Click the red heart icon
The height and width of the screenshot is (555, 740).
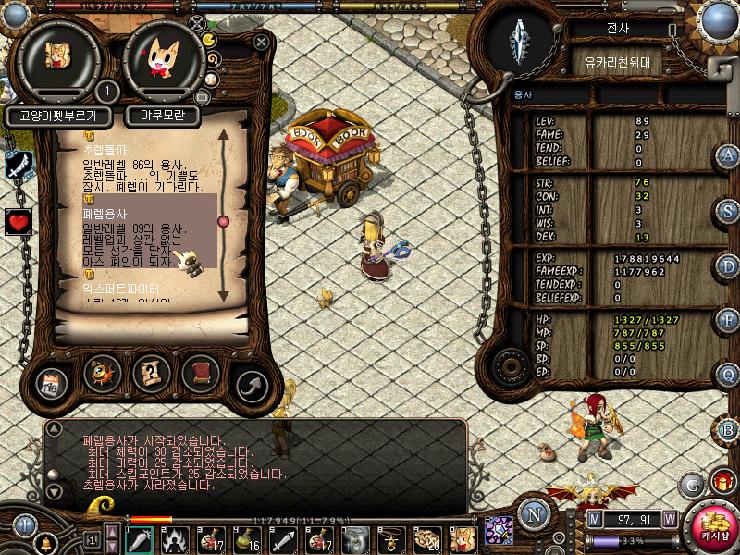pos(18,222)
